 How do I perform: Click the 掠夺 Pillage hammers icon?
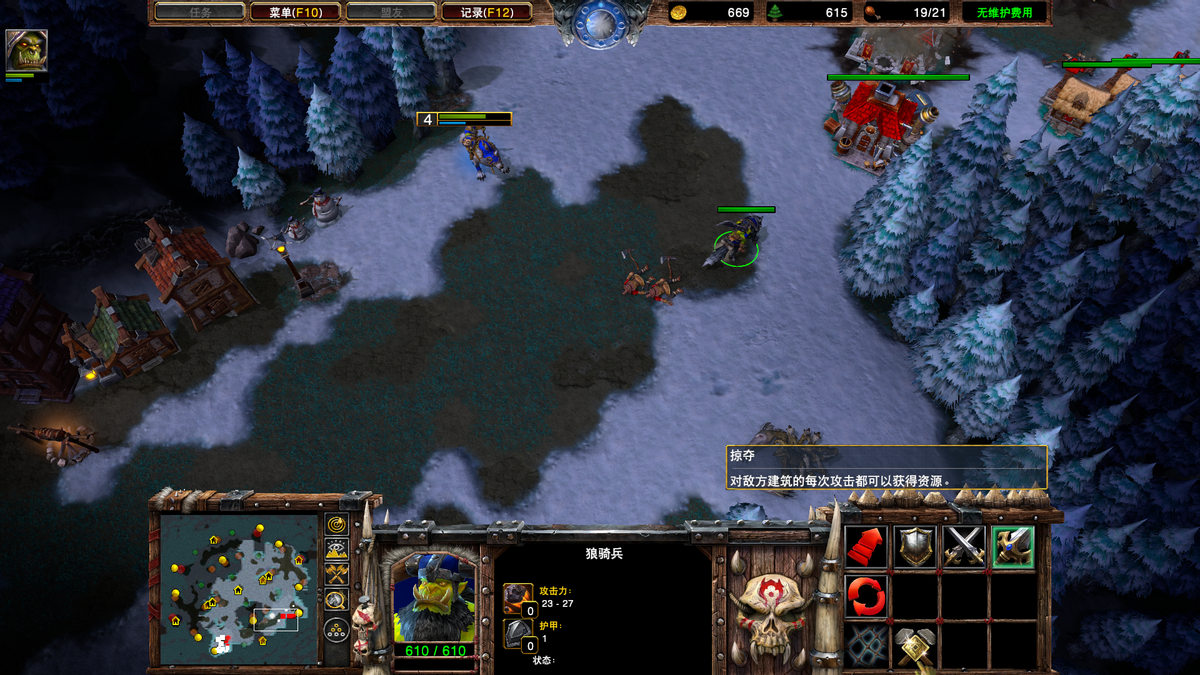click(915, 646)
